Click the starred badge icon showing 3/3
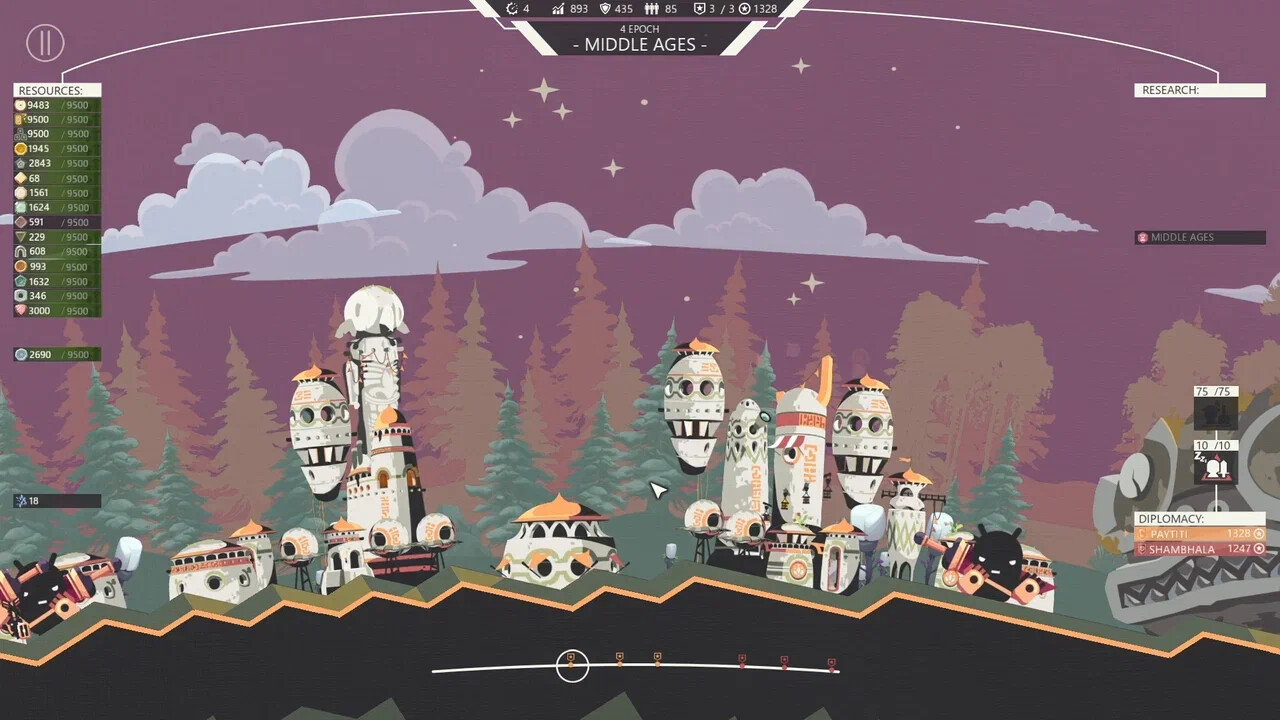Screen dimensions: 1280x720 [x=698, y=9]
